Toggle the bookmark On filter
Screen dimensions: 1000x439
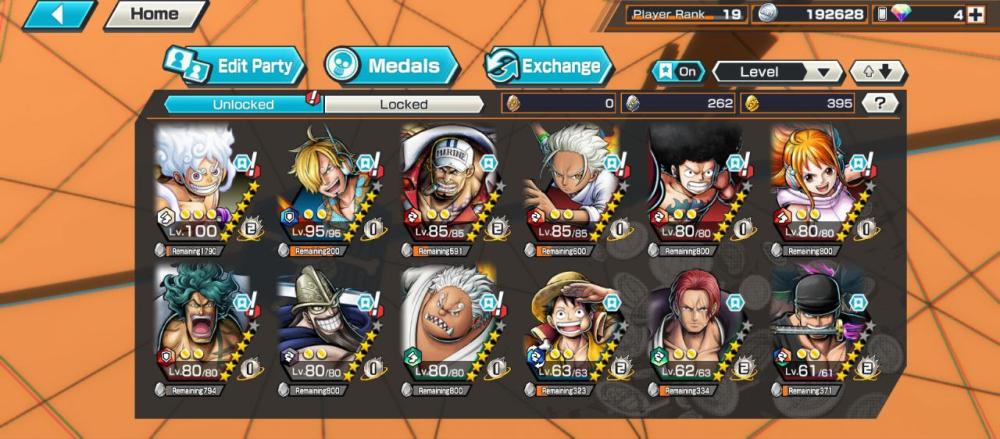click(677, 72)
